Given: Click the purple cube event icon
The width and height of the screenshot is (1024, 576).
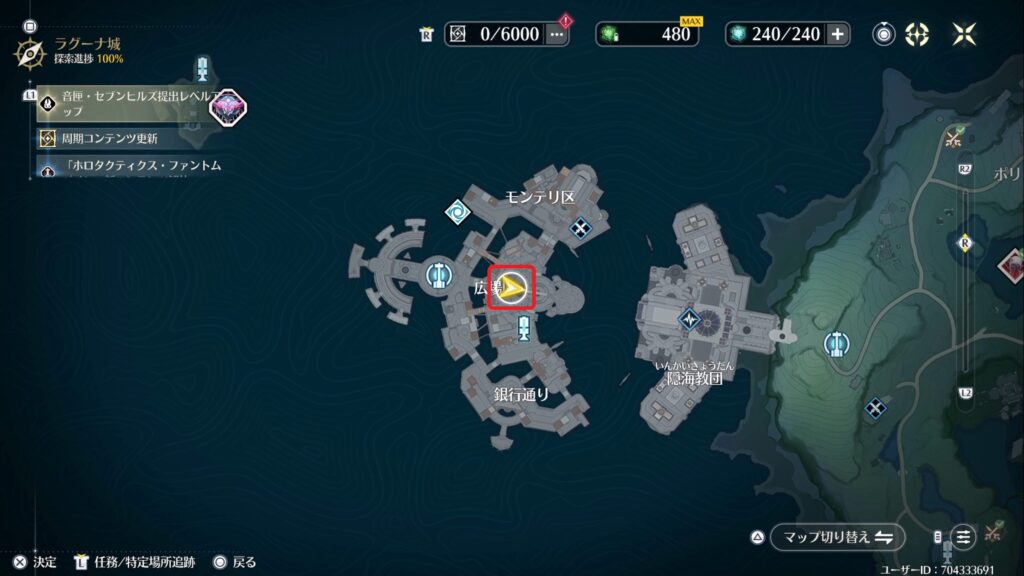Looking at the screenshot, I should pyautogui.click(x=226, y=106).
